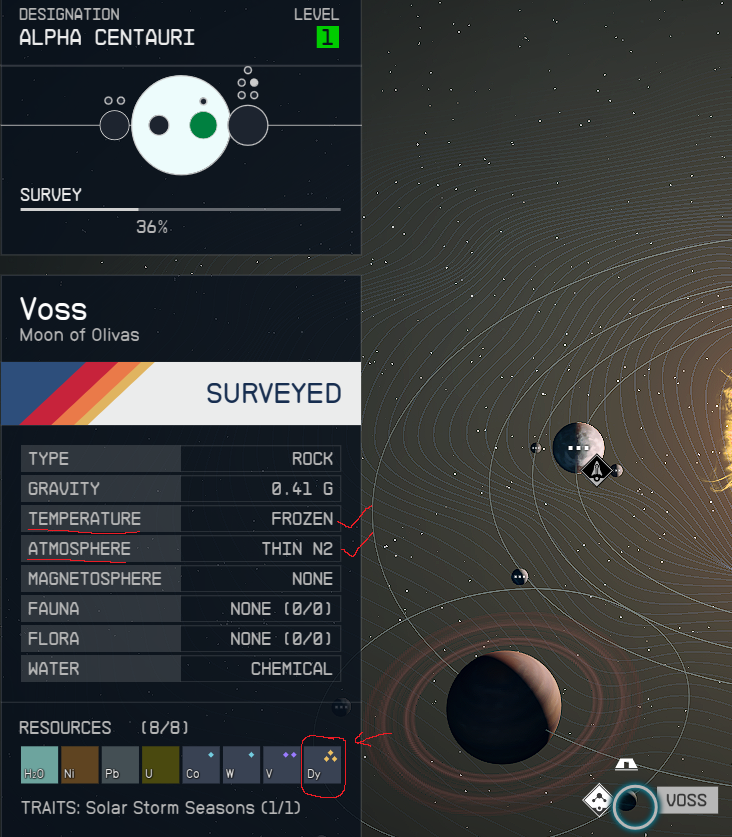This screenshot has width=732, height=837.
Task: Select the H2O water resource tile
Action: coord(40,764)
